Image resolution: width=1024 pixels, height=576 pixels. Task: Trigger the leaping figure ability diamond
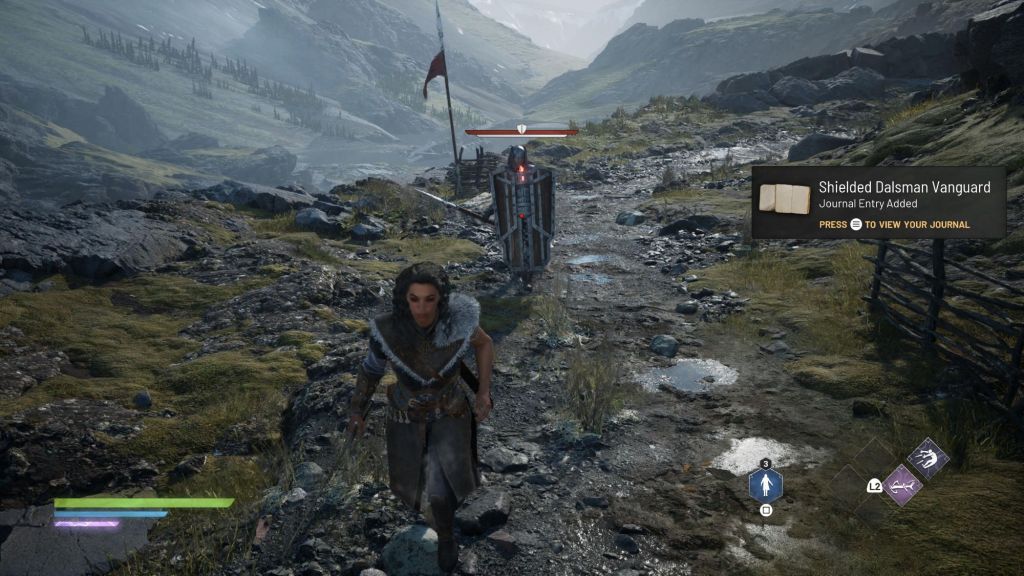928,459
